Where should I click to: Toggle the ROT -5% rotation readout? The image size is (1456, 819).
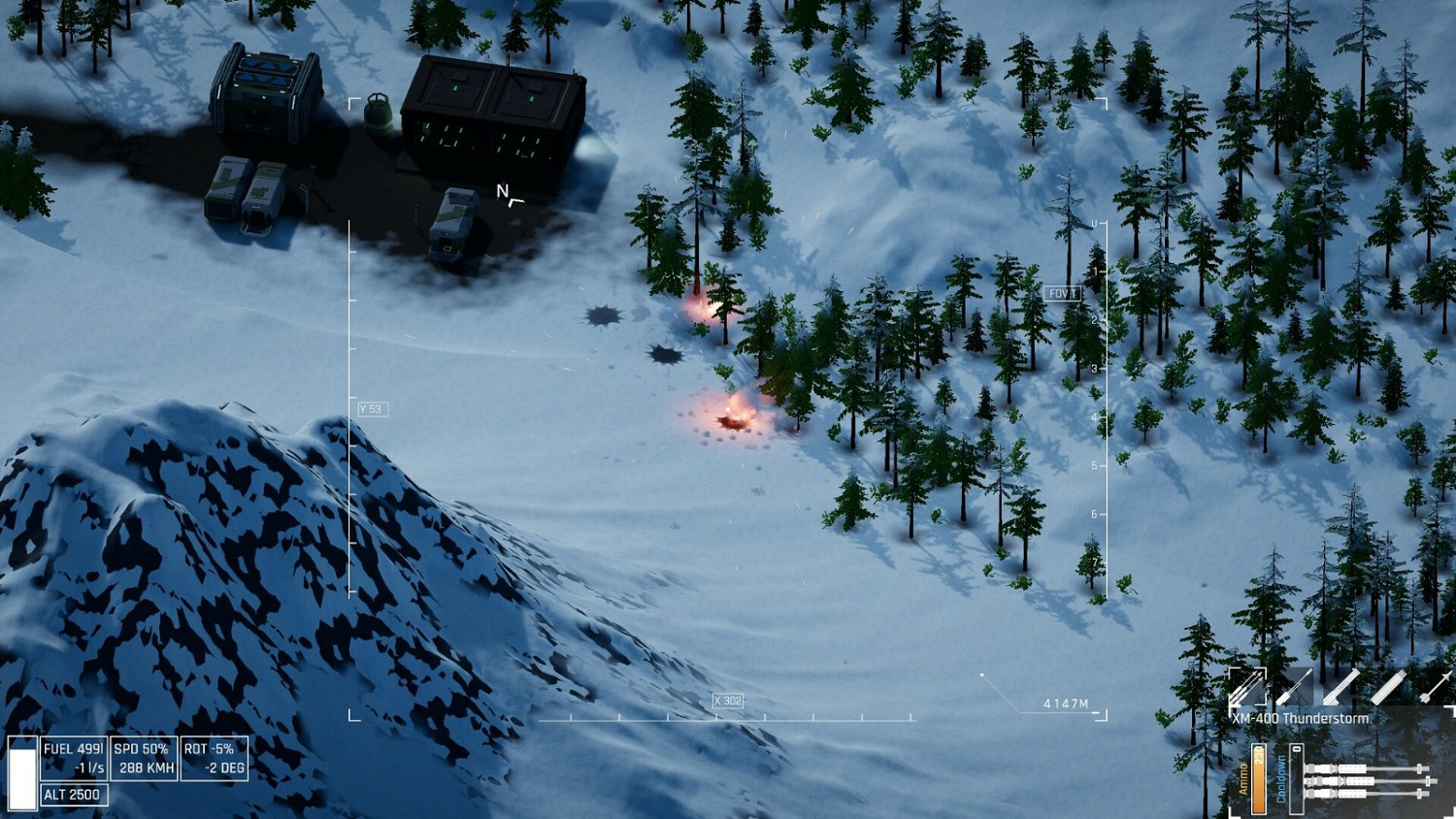click(x=215, y=757)
